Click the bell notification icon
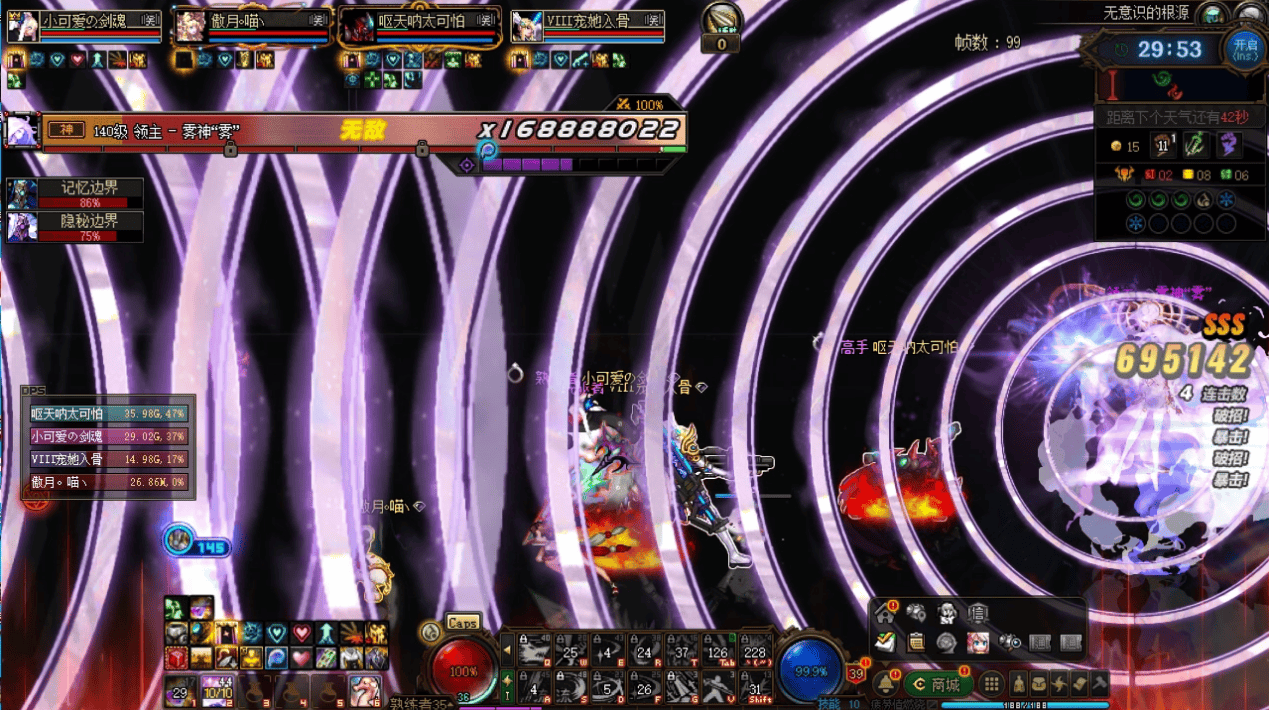The width and height of the screenshot is (1269, 710). coord(885,685)
